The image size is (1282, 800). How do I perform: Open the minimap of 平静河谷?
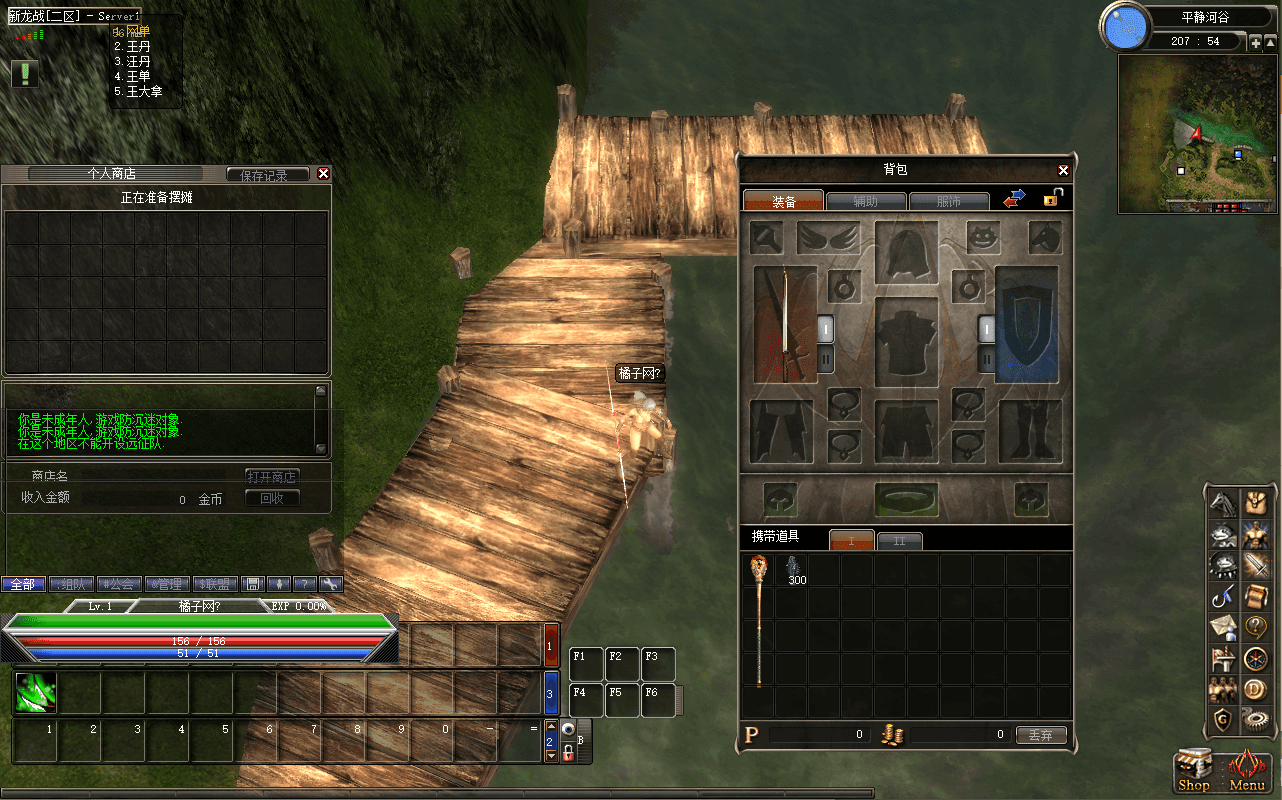coord(1199,133)
